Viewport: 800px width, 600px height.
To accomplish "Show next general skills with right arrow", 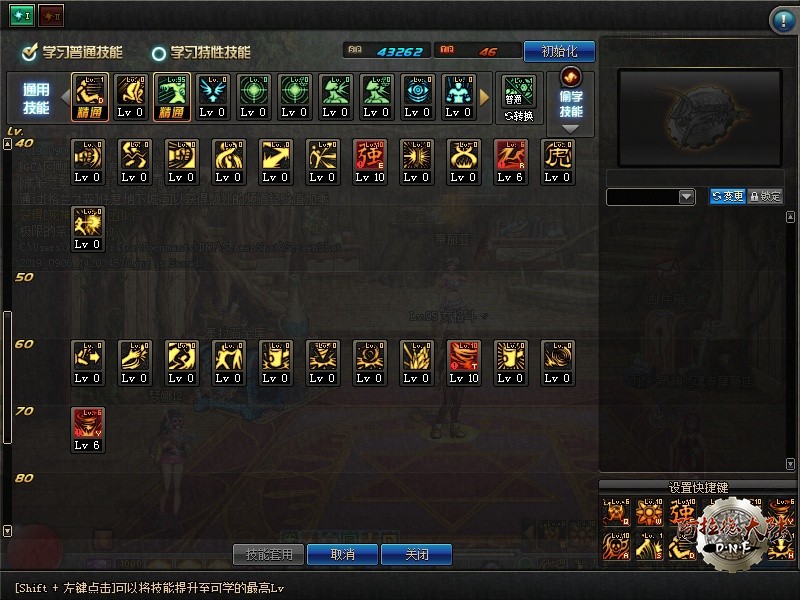I will point(486,97).
